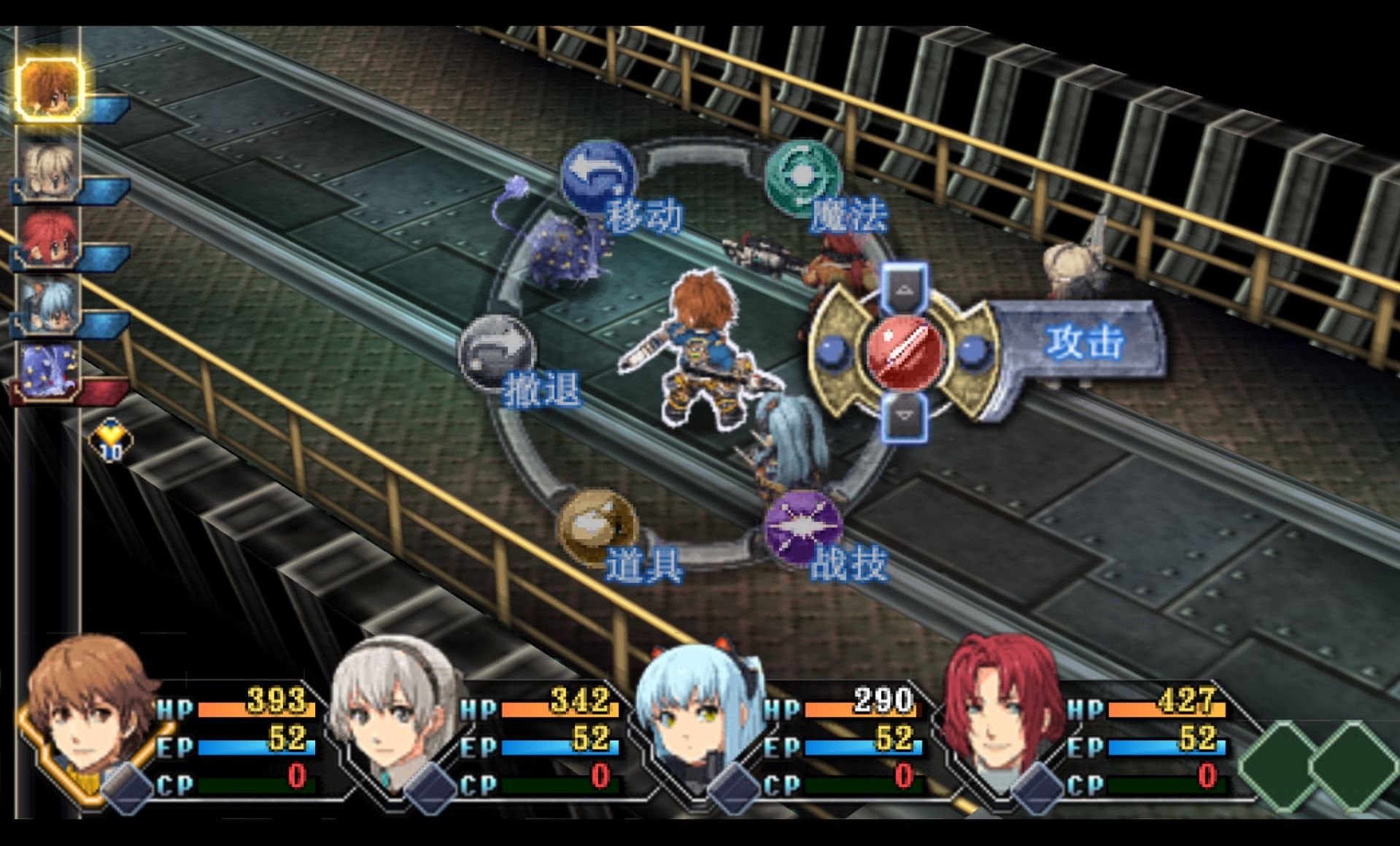This screenshot has height=846, width=1400.
Task: Click the silver-haired girl's turn order icon
Action: pos(48,169)
